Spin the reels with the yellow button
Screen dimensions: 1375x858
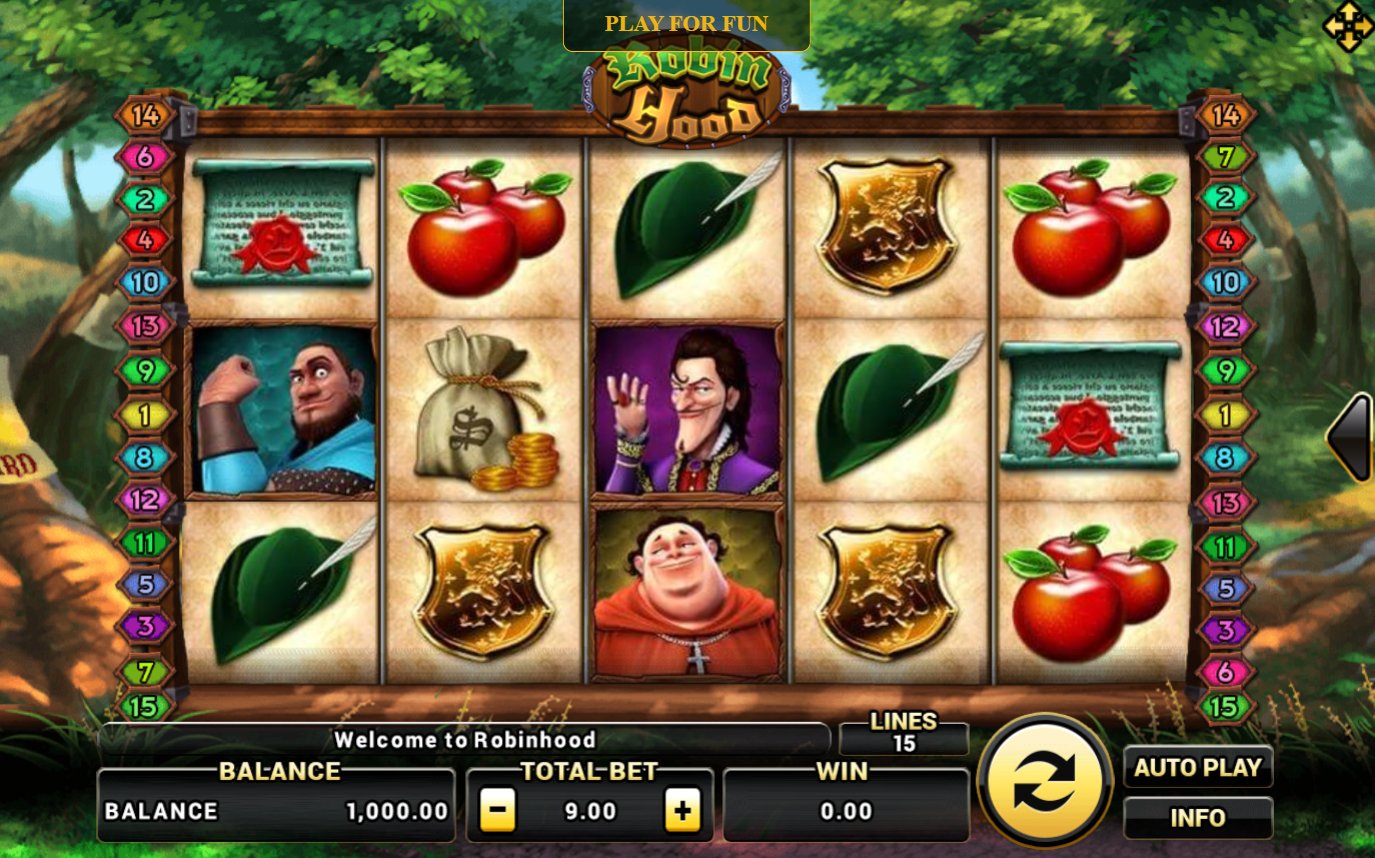(1044, 781)
